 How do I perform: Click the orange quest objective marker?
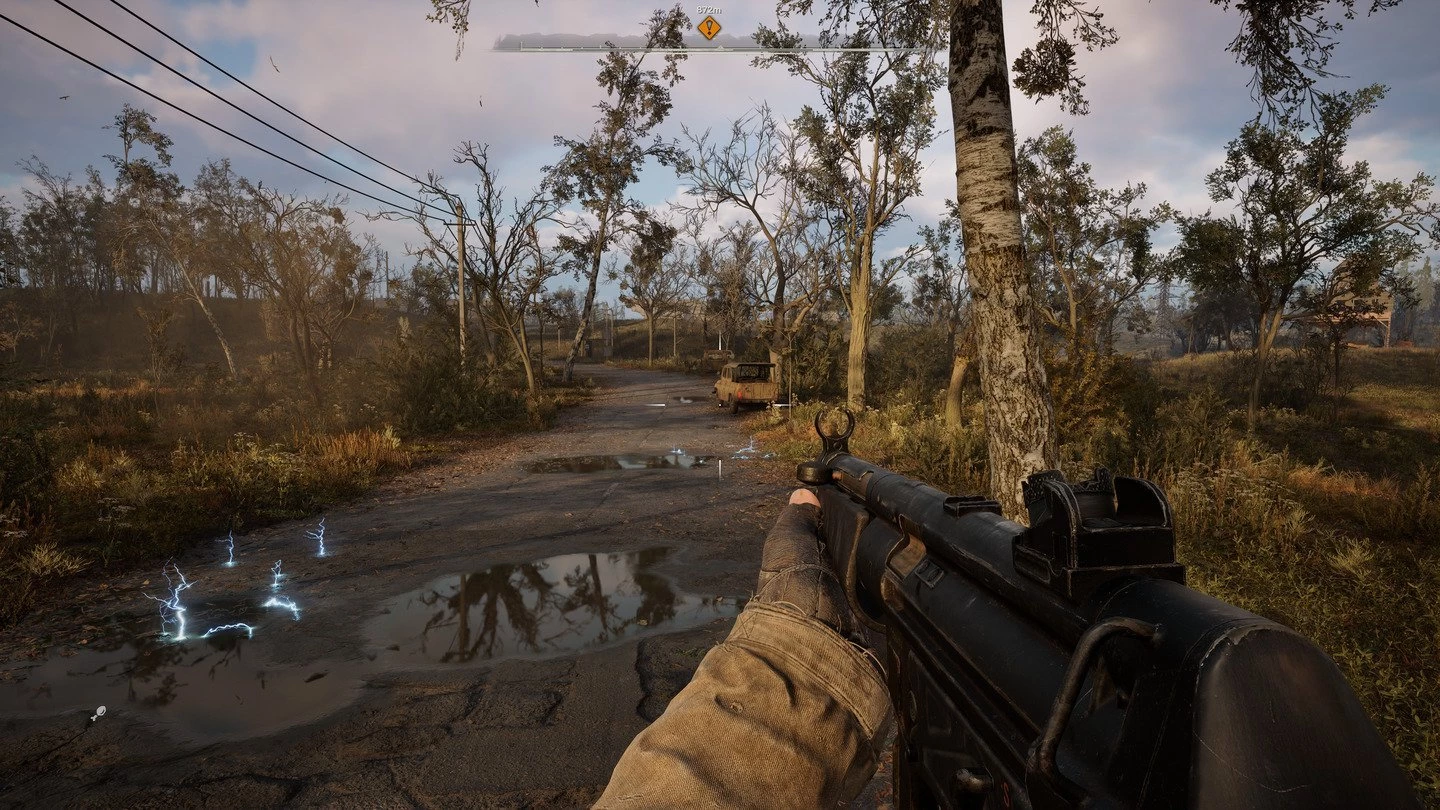click(x=708, y=28)
